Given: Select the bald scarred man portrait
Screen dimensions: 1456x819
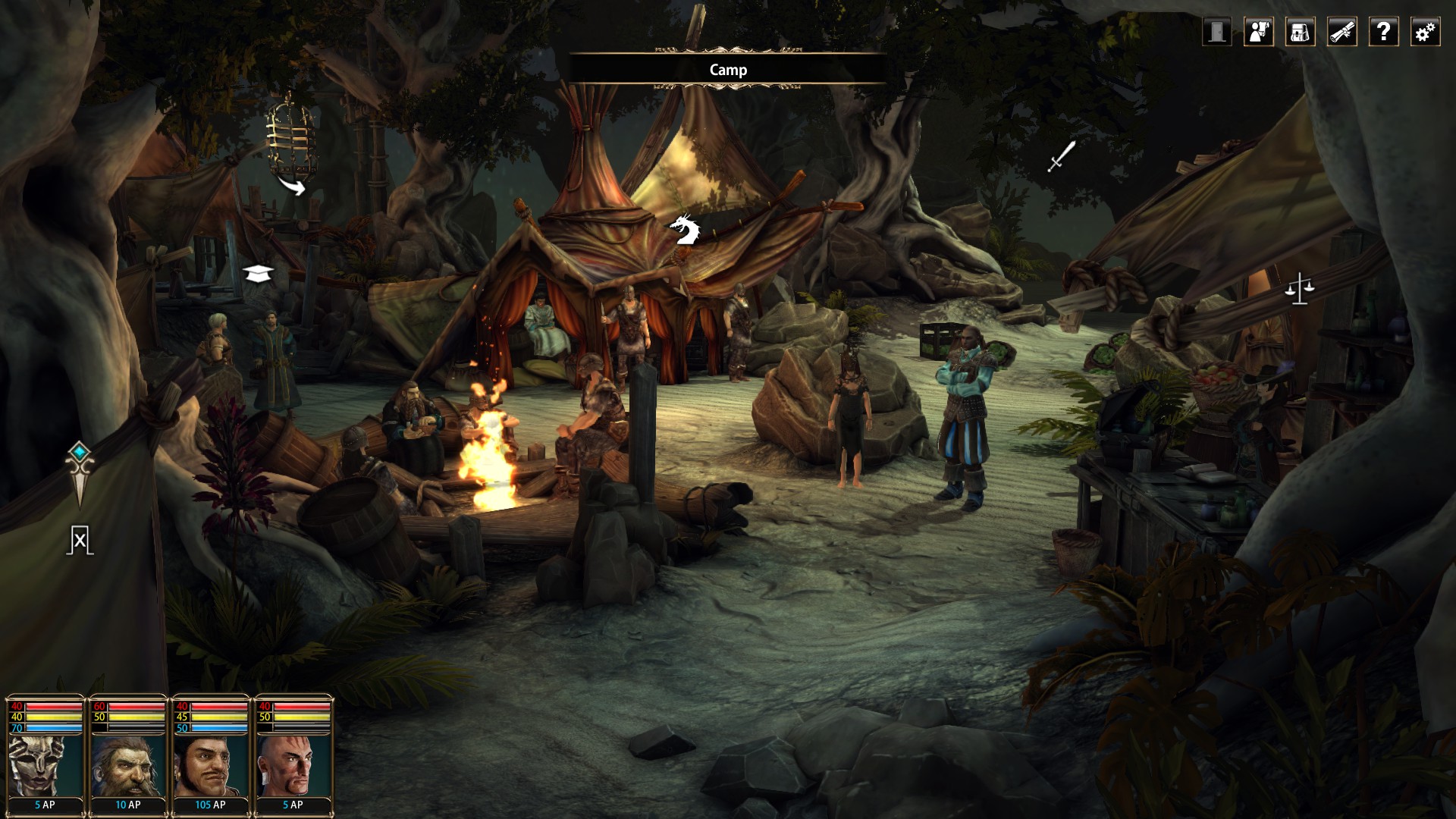Looking at the screenshot, I should 293,764.
